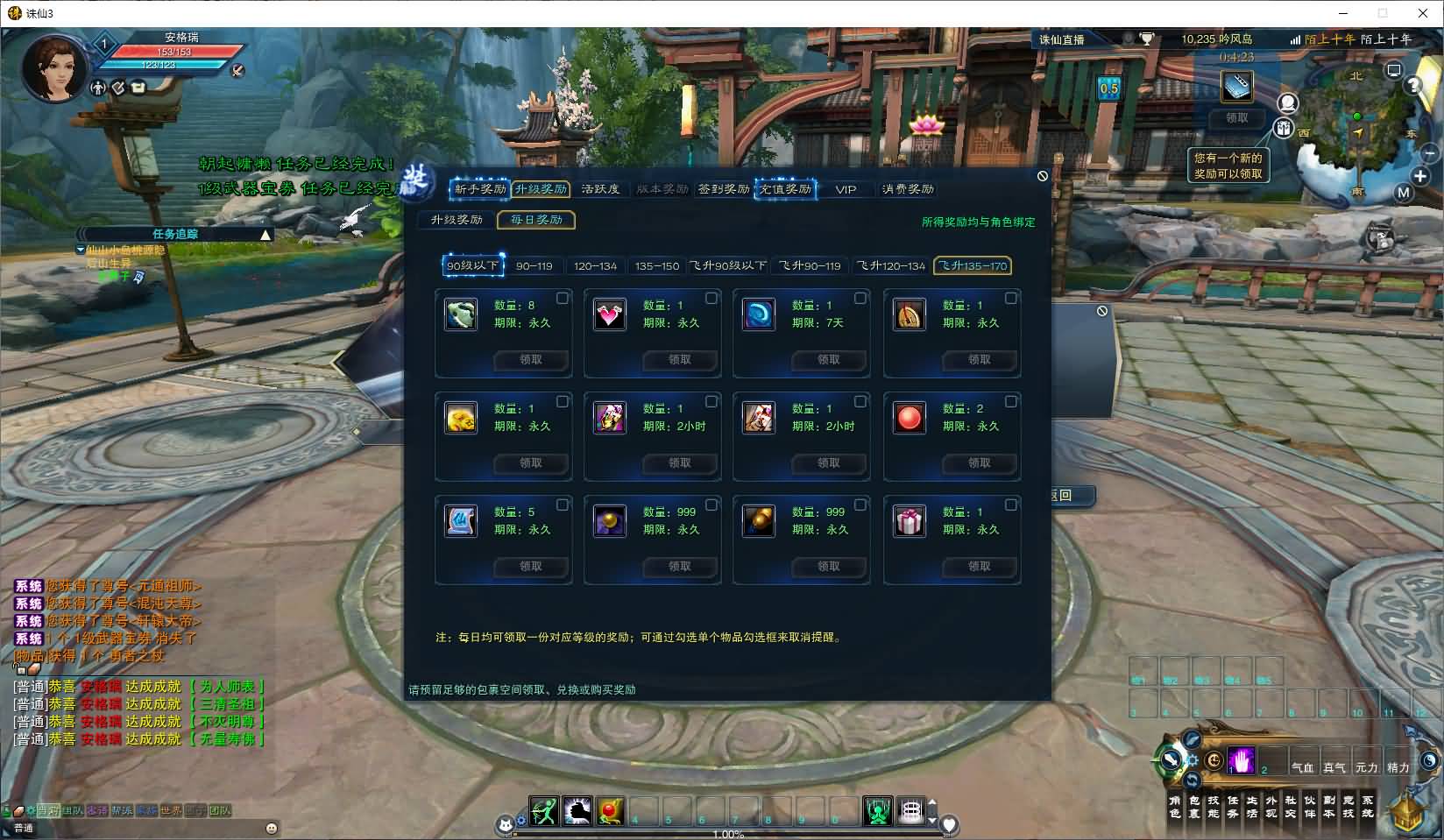Activate the running figure skill in hotbar
This screenshot has width=1444, height=840.
click(543, 811)
